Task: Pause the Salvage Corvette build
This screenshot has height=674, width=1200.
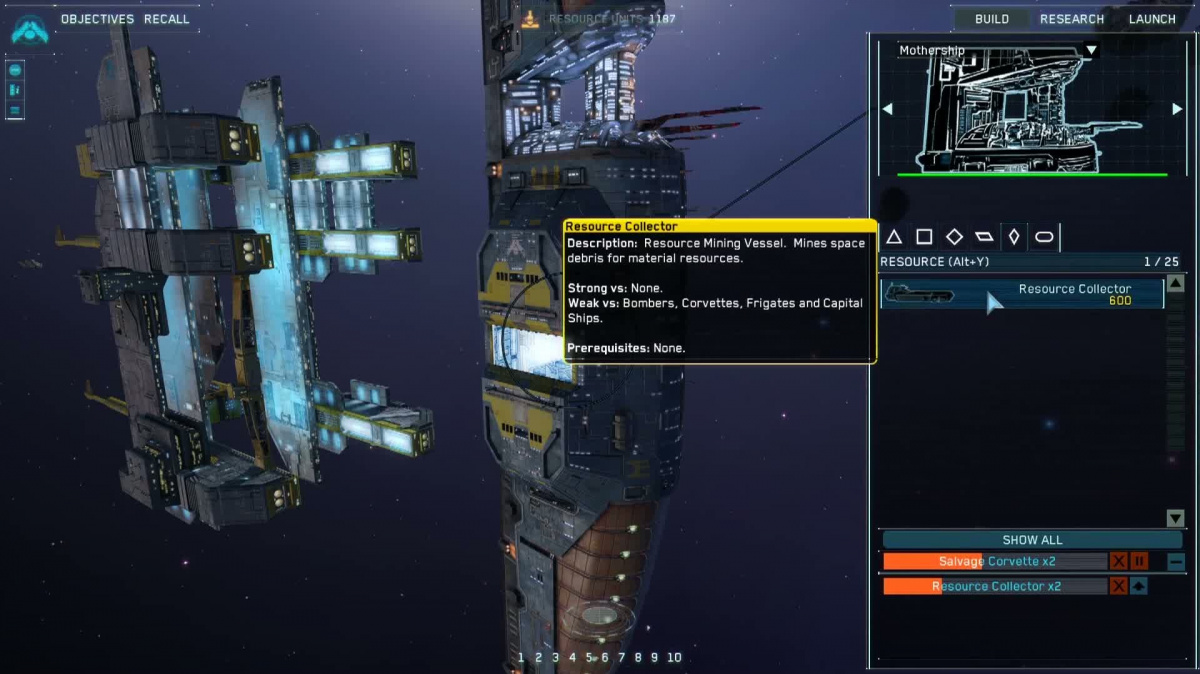Action: (1138, 562)
